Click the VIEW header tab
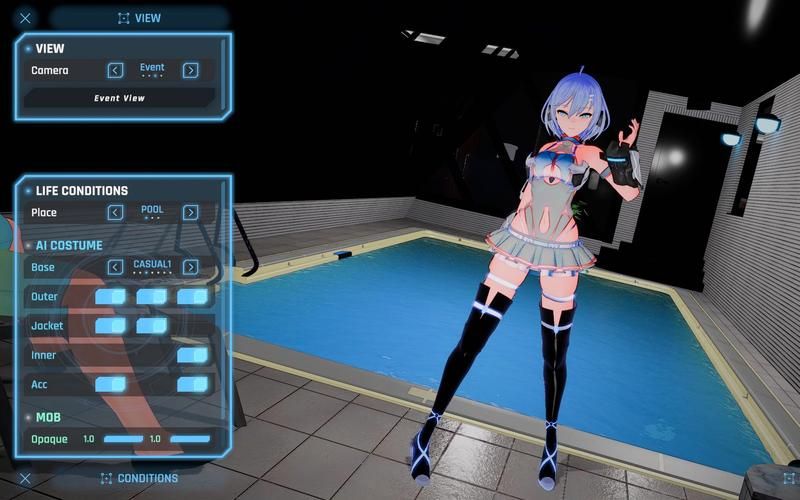This screenshot has width=800, height=500. coord(139,18)
